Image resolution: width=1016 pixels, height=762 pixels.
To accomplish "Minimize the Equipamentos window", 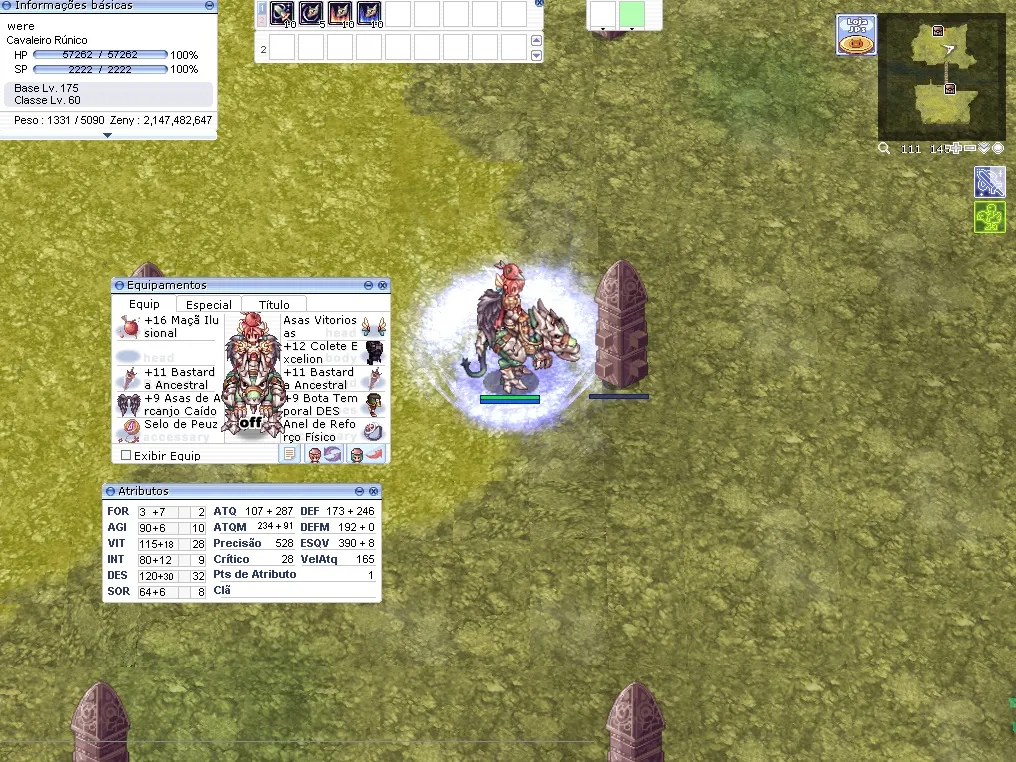I will [x=368, y=286].
